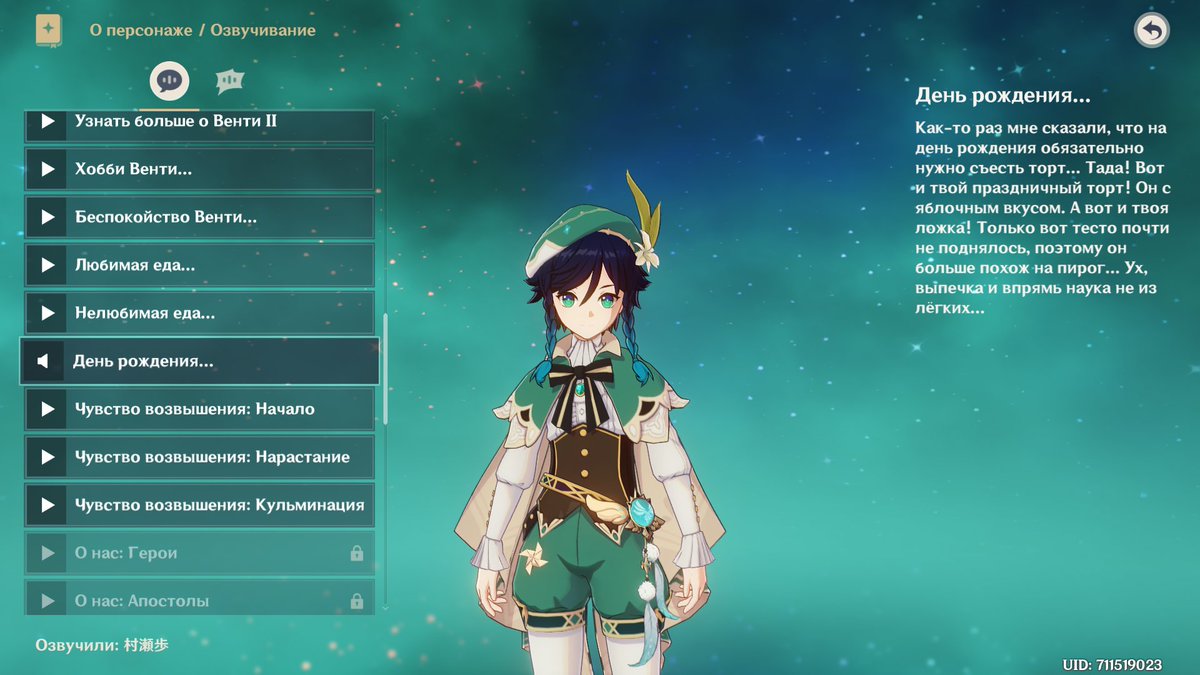
Task: Select the locked 'О нас: Герои' entry
Action: tap(199, 553)
